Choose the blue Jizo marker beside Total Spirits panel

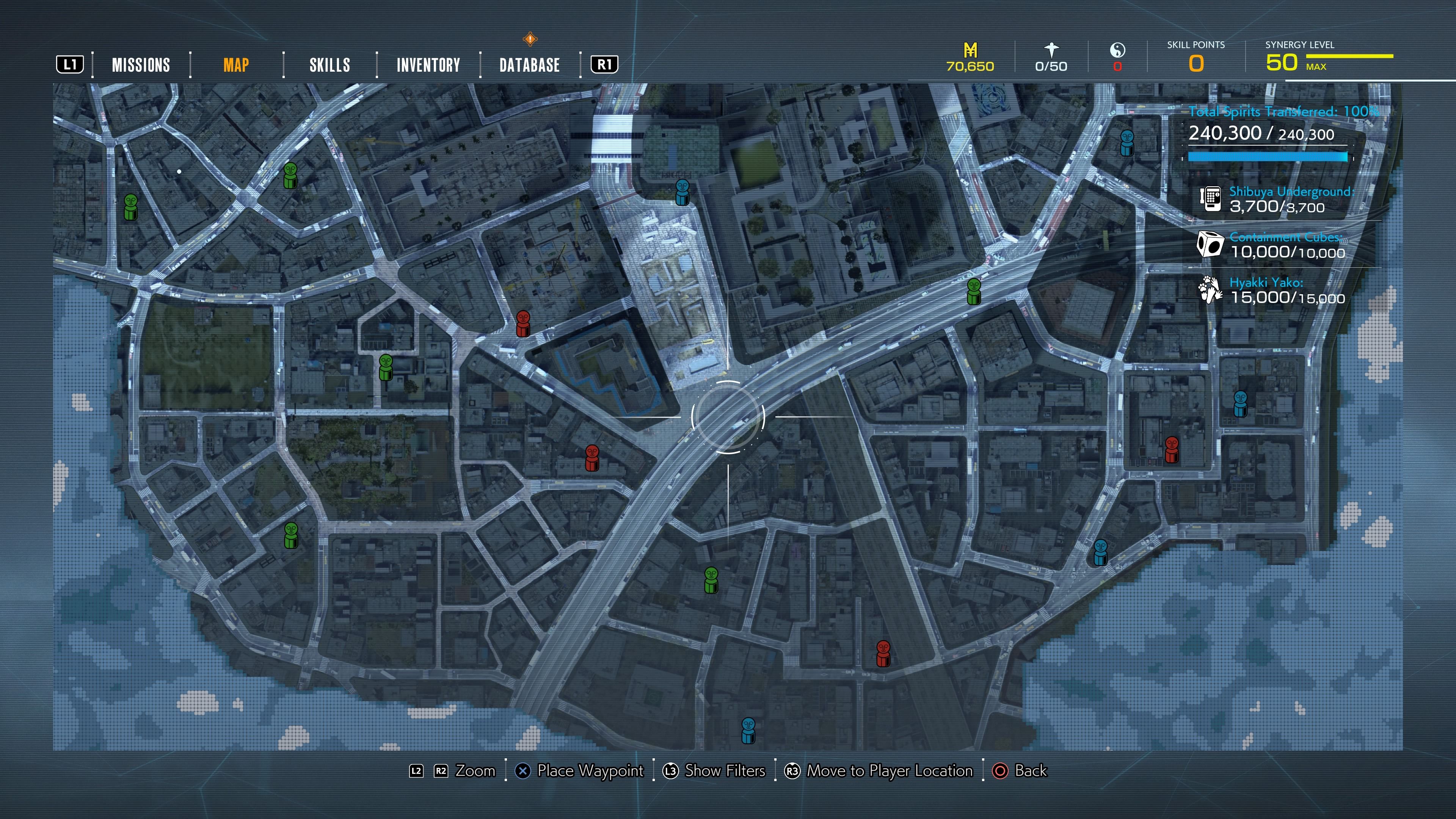coord(1127,143)
